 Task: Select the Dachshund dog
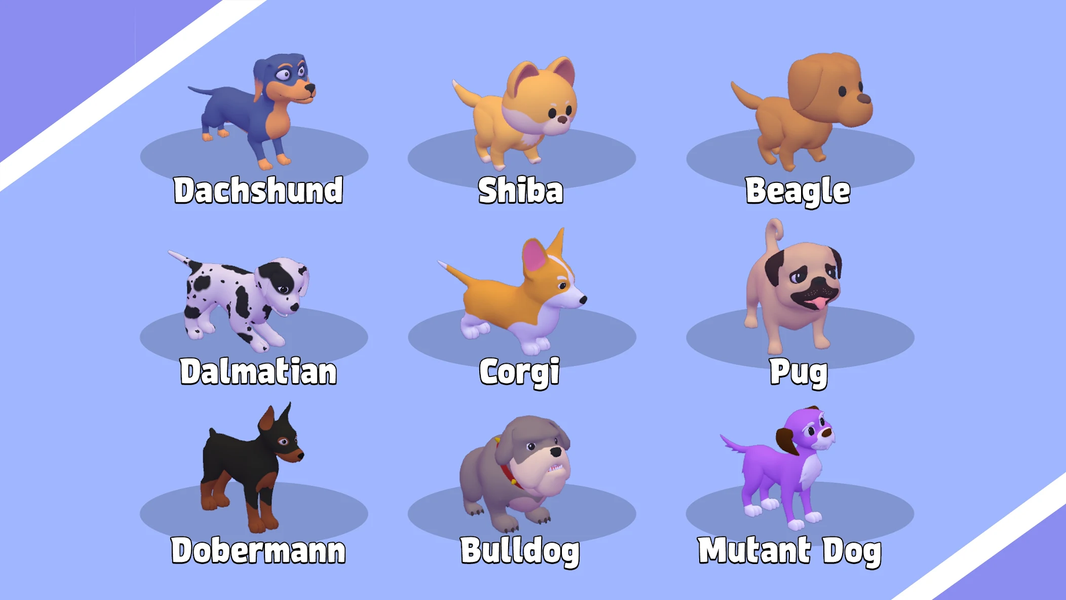point(258,112)
